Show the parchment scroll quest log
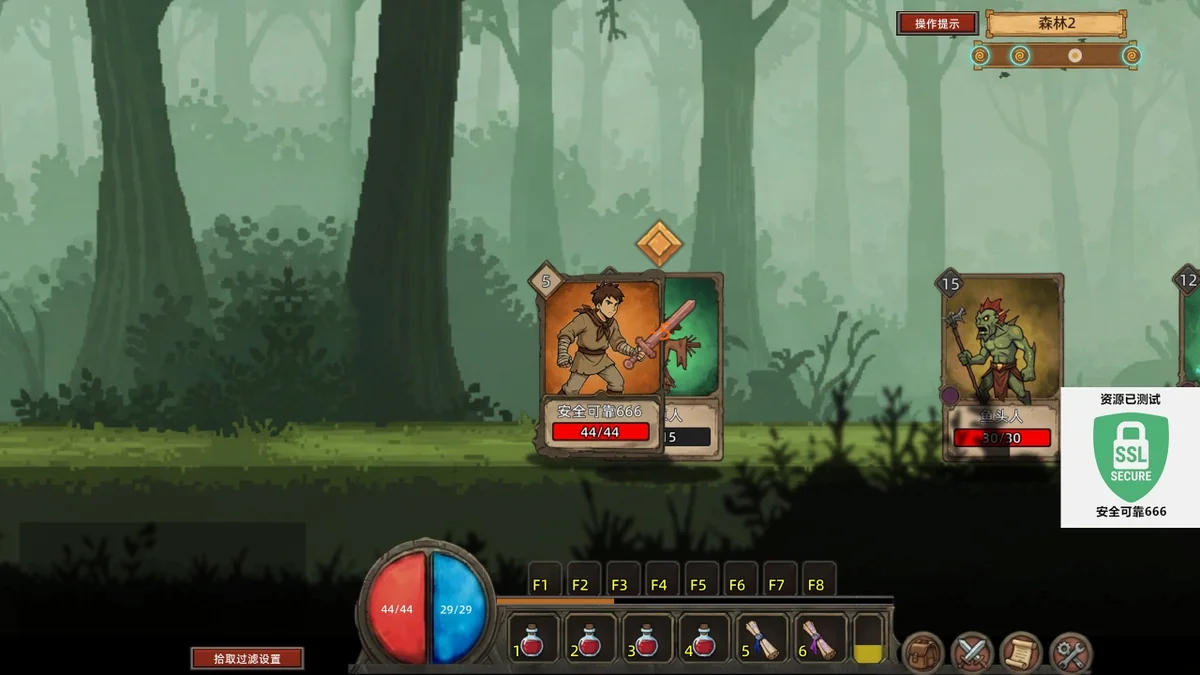The width and height of the screenshot is (1200, 675). 1021,653
